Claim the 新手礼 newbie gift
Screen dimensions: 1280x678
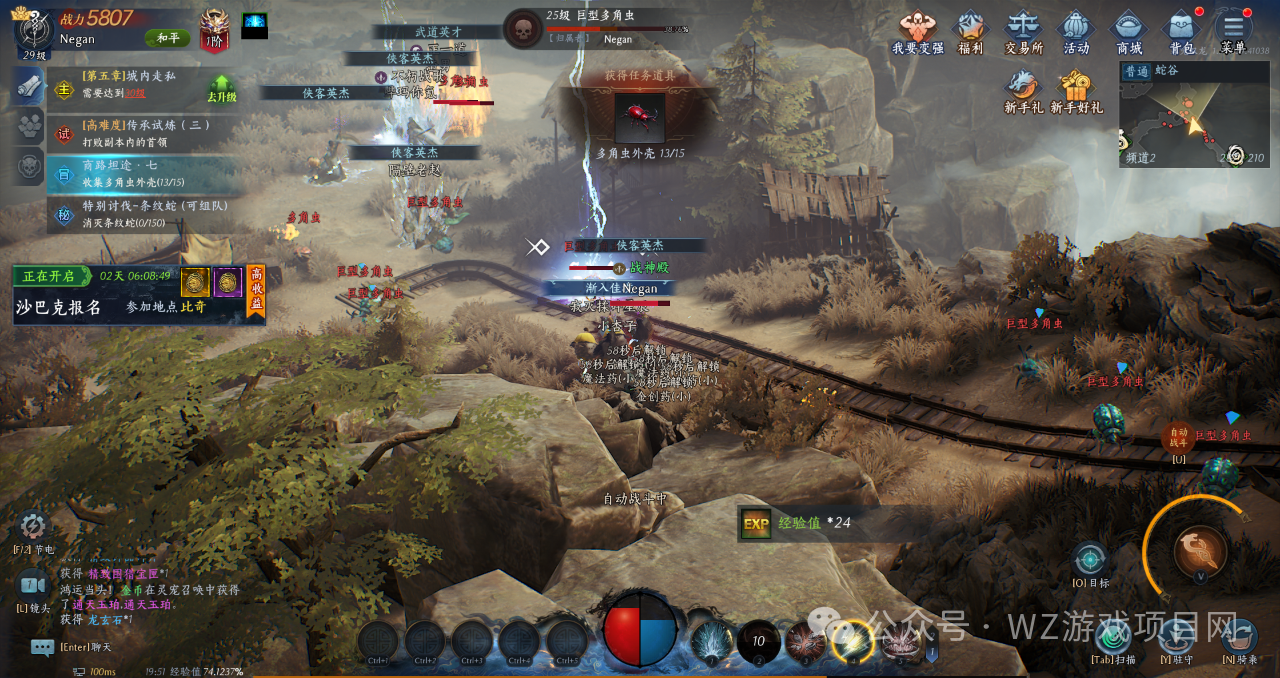(1023, 89)
